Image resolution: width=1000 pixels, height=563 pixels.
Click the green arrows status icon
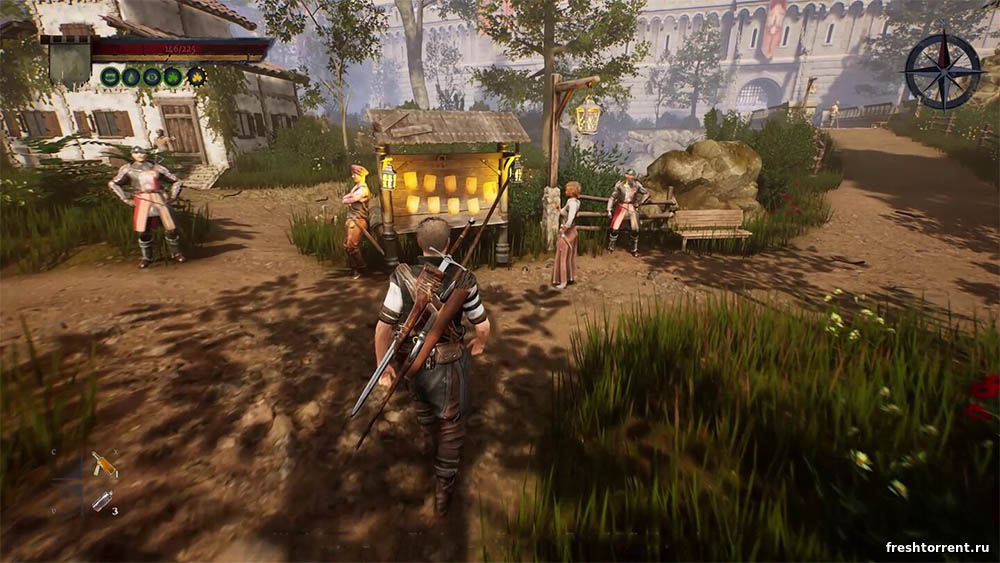click(x=110, y=76)
